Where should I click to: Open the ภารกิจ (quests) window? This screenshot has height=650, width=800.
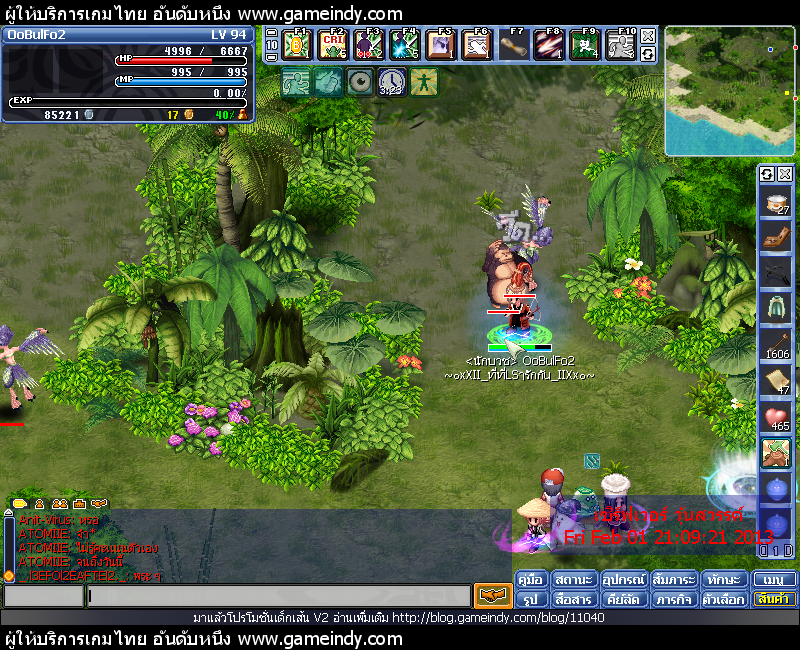click(x=674, y=599)
